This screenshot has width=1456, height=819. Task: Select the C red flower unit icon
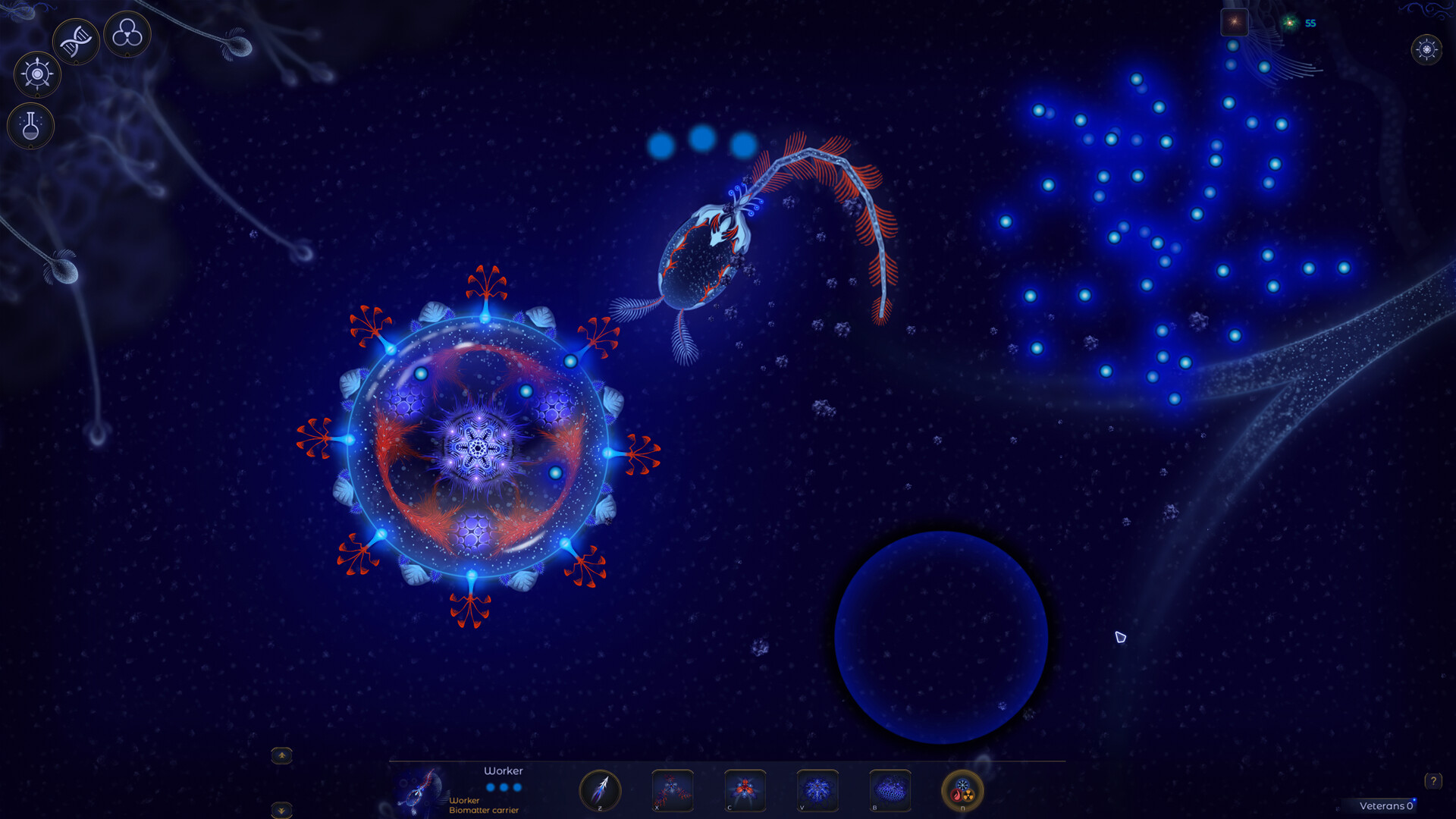pos(744,790)
